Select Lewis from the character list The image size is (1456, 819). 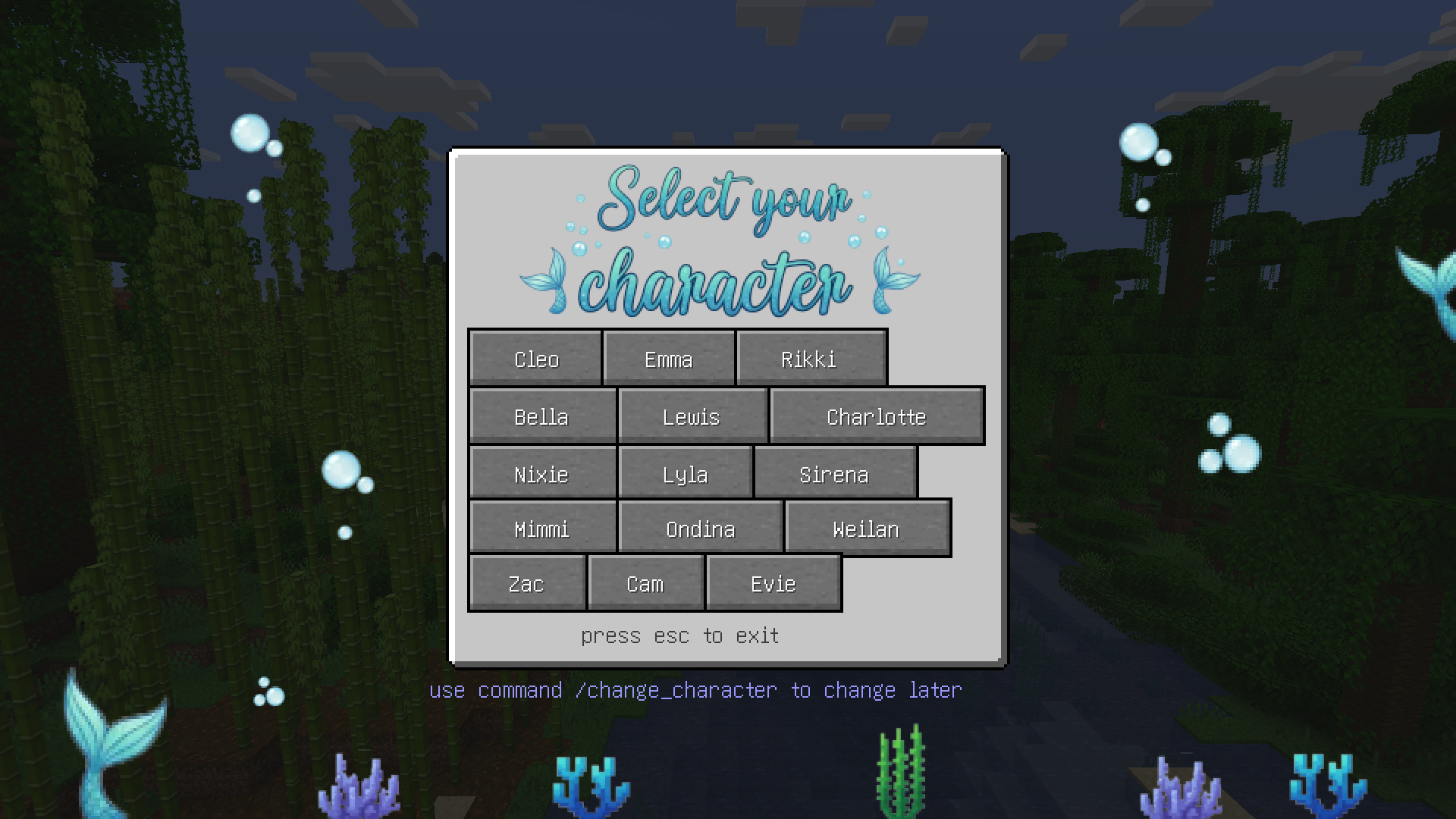(691, 416)
